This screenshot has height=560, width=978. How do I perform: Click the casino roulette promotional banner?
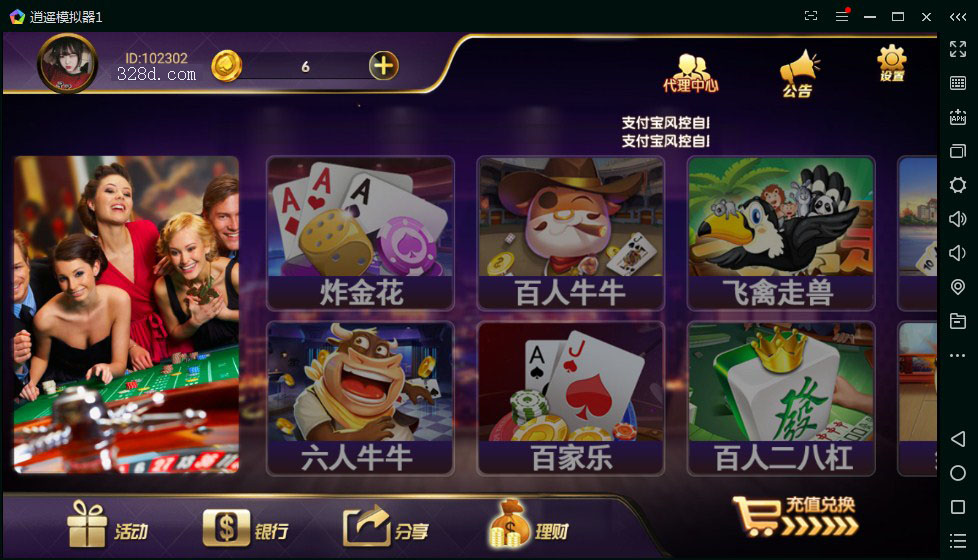[x=126, y=314]
